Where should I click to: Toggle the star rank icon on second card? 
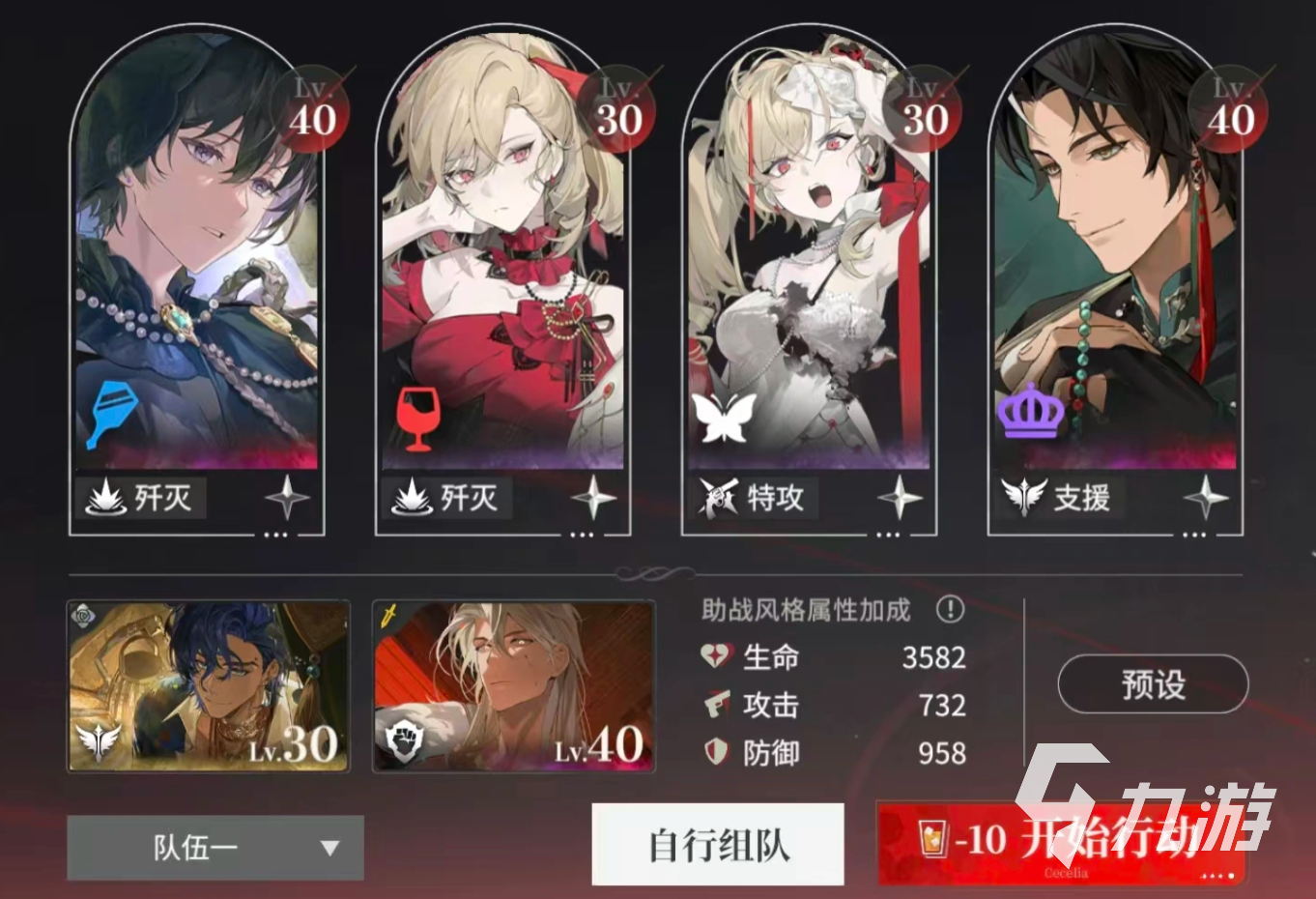coord(592,497)
